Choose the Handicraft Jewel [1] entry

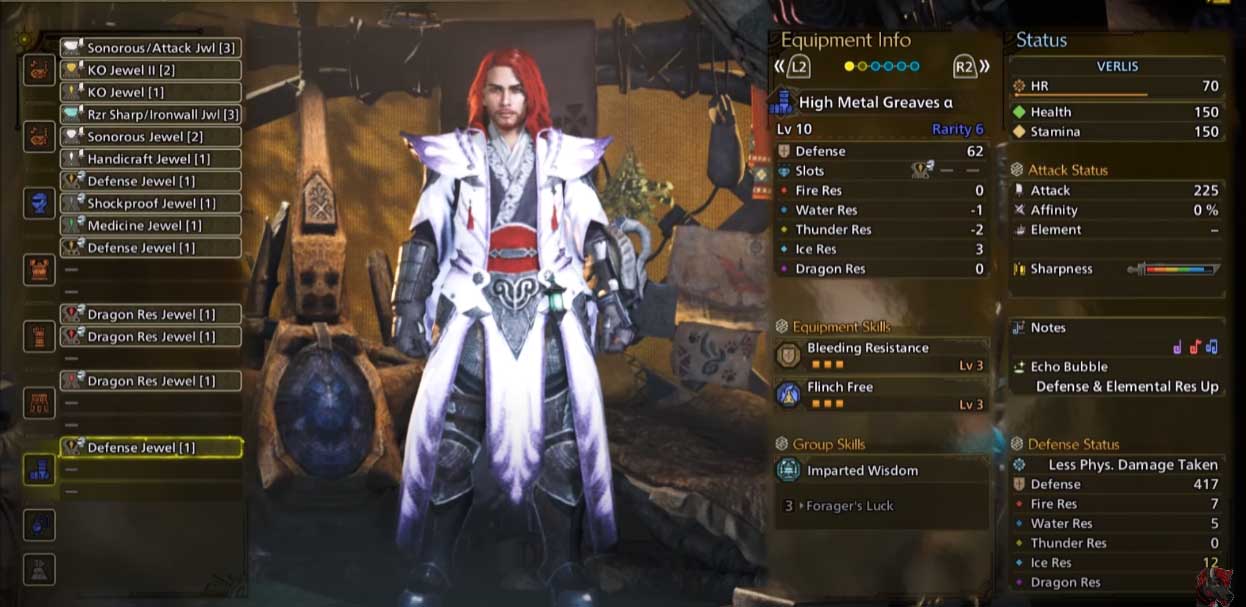click(x=151, y=159)
